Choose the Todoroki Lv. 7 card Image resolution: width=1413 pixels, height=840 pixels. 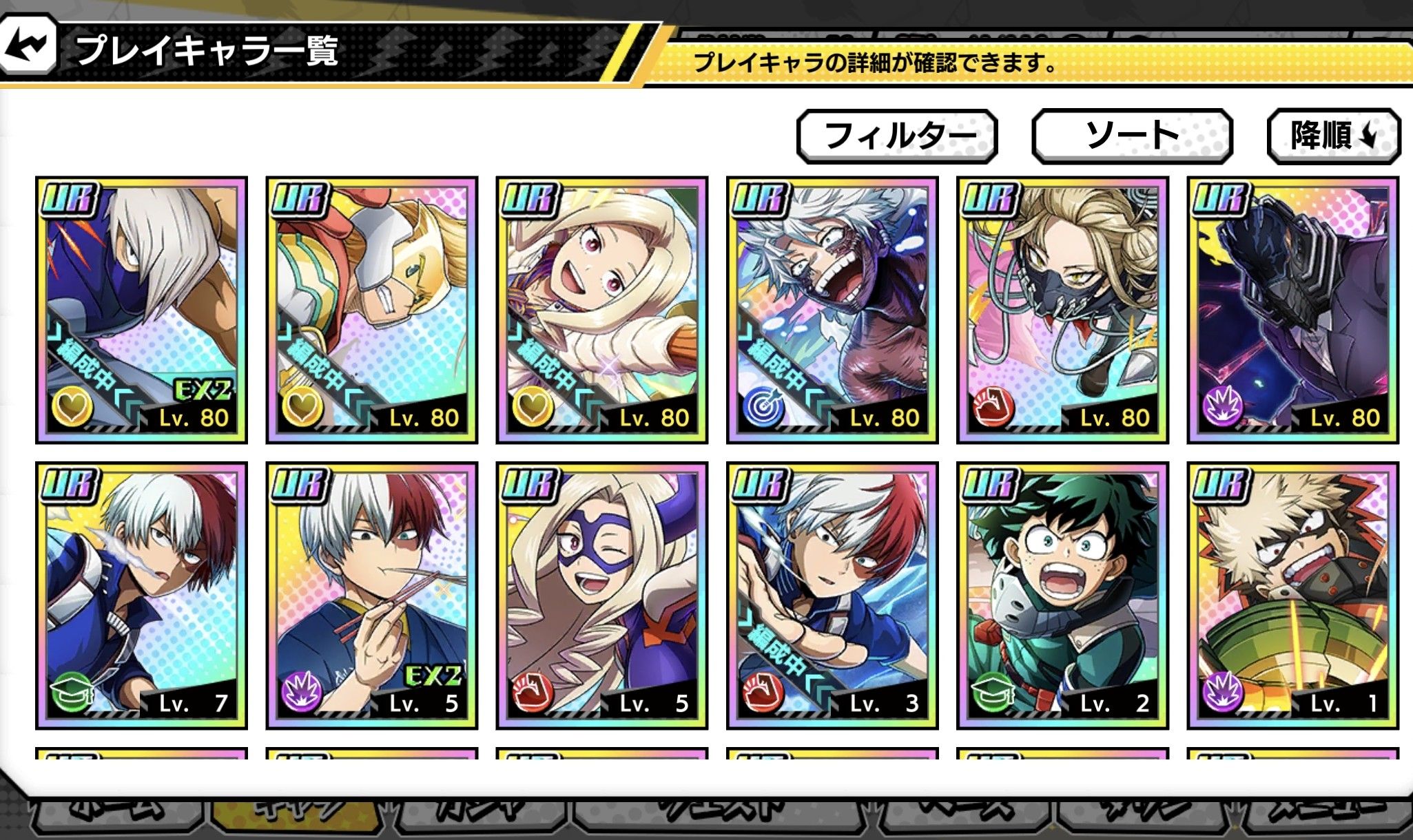141,596
